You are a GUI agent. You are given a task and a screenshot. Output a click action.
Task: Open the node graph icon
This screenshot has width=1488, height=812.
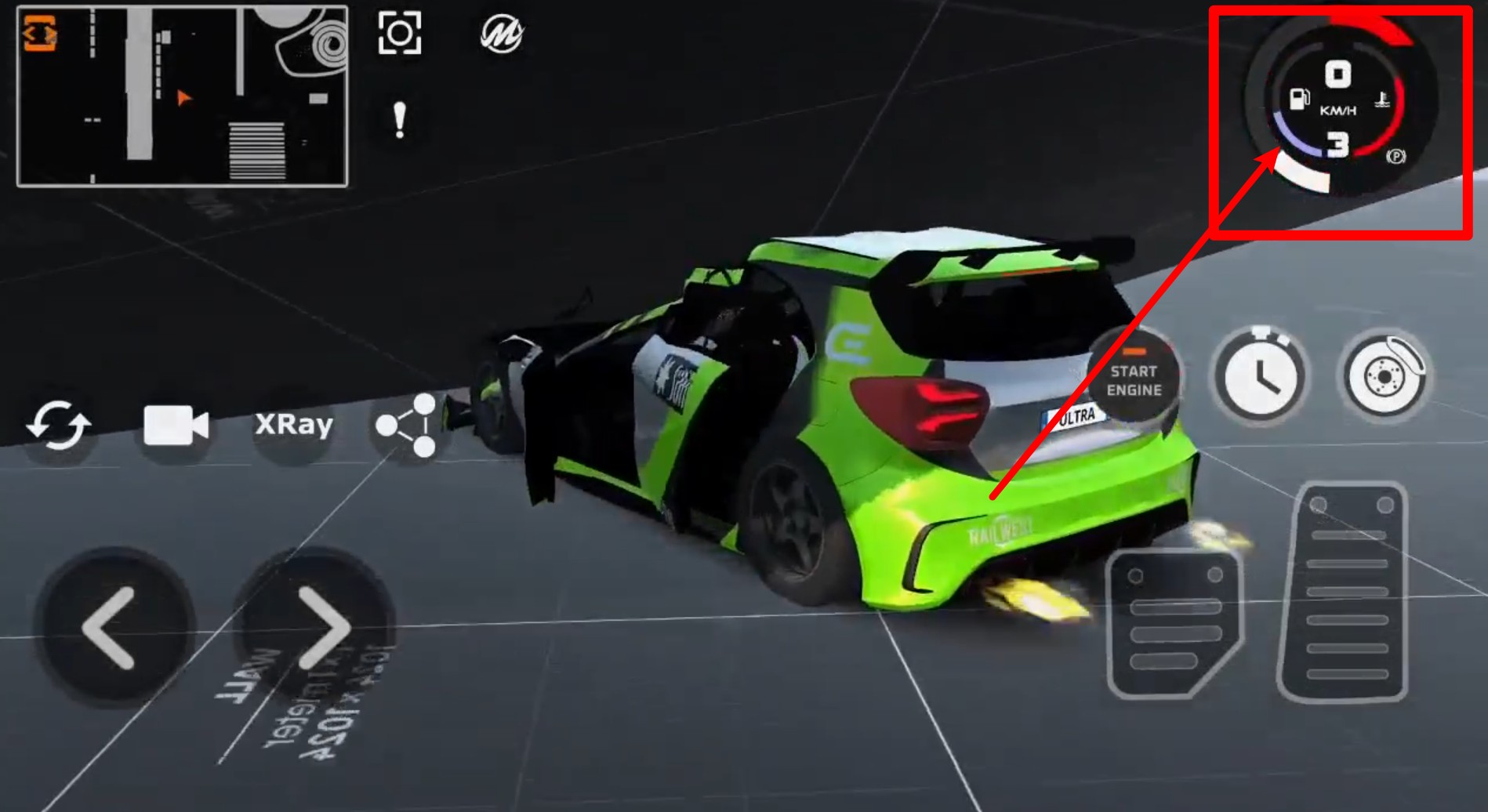coord(408,426)
